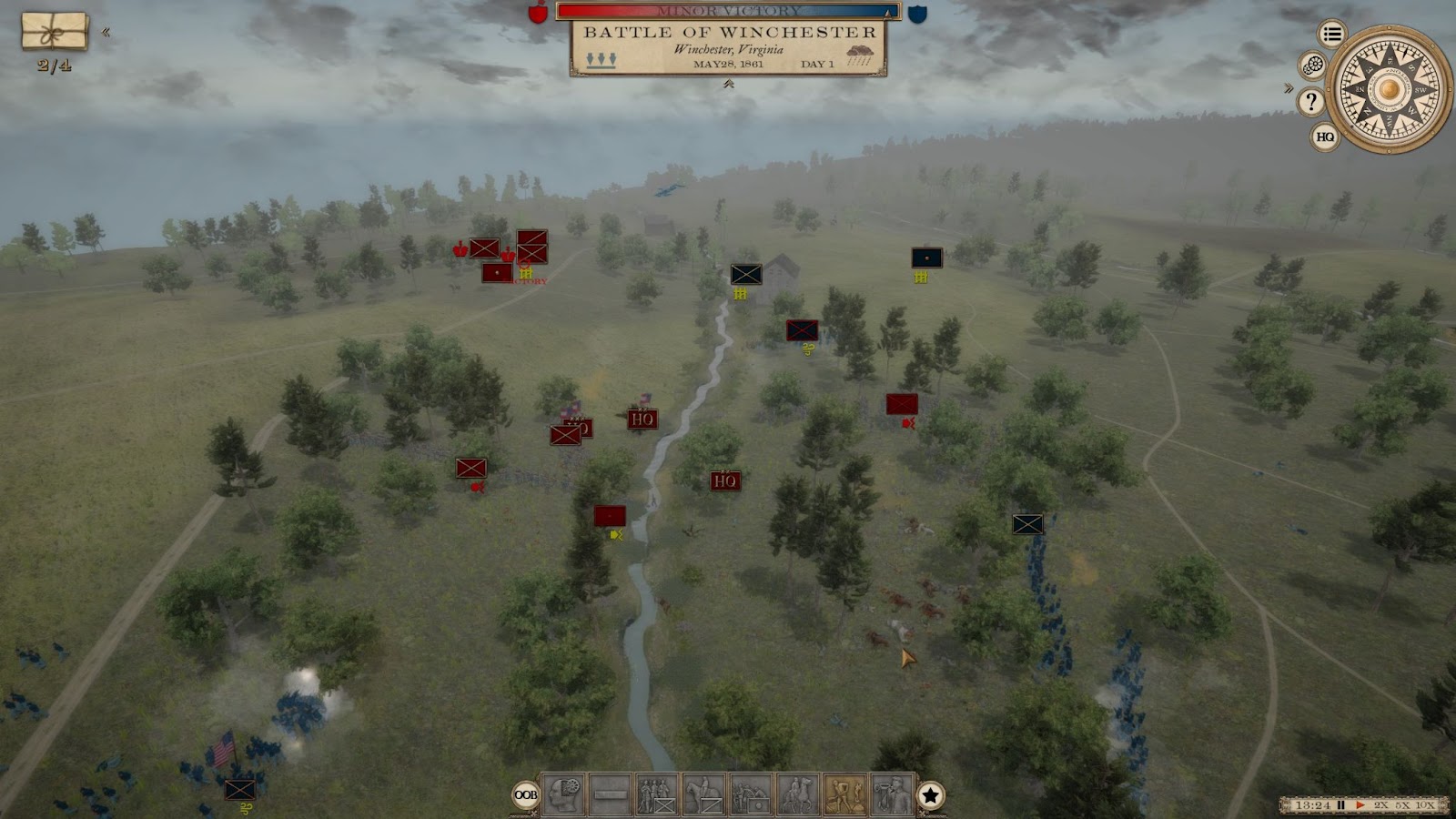Image resolution: width=1456 pixels, height=819 pixels.
Task: Click the compass rose dial
Action: tap(1389, 89)
